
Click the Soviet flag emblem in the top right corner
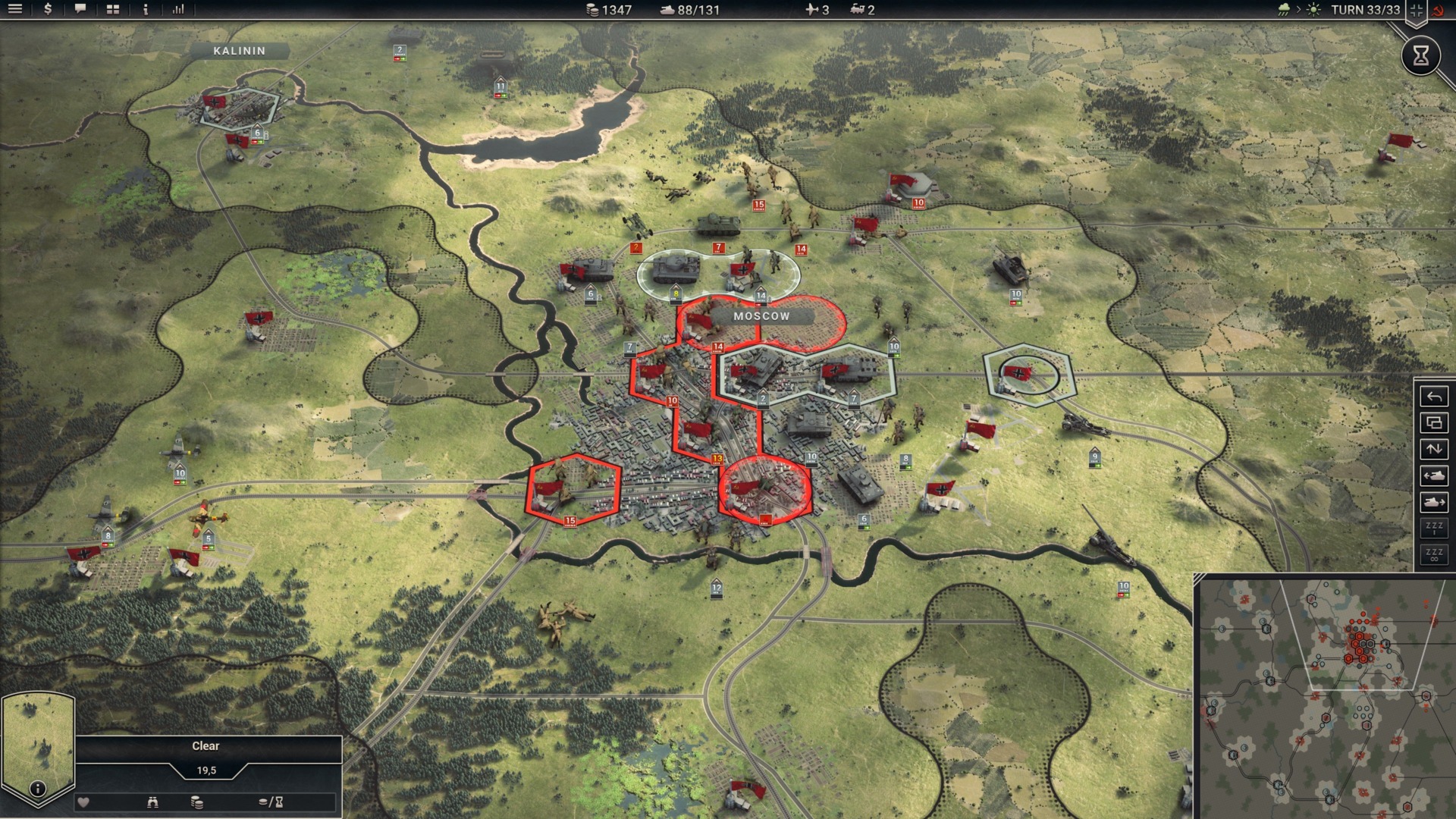[1438, 11]
